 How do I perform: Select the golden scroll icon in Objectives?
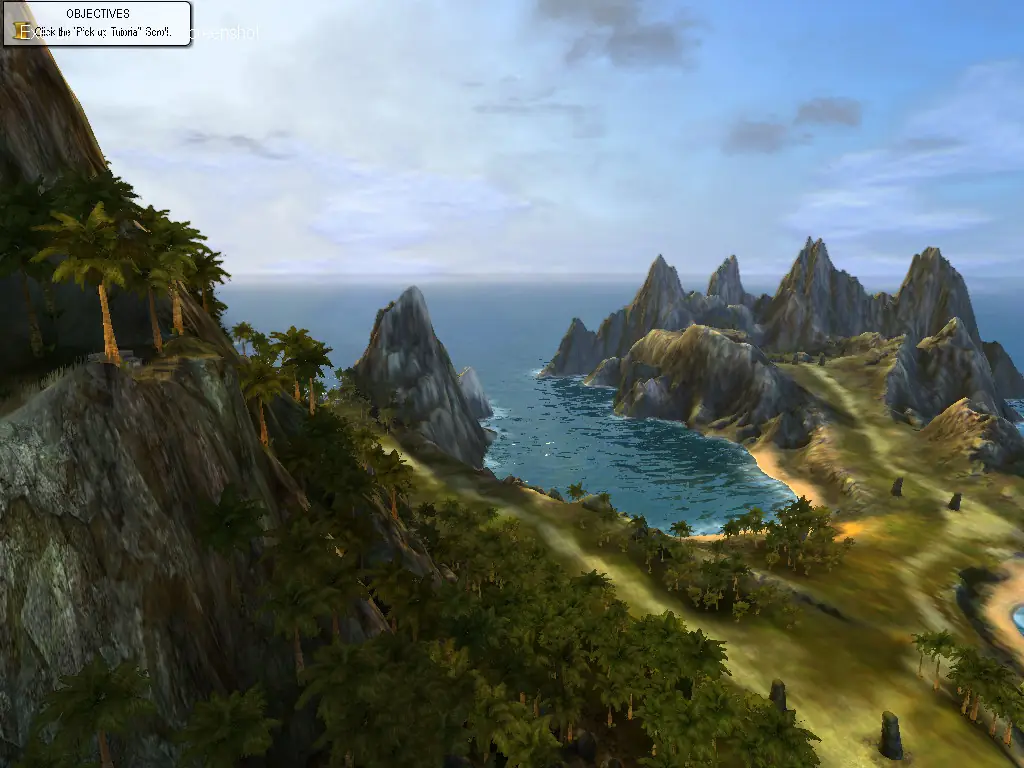pos(22,31)
